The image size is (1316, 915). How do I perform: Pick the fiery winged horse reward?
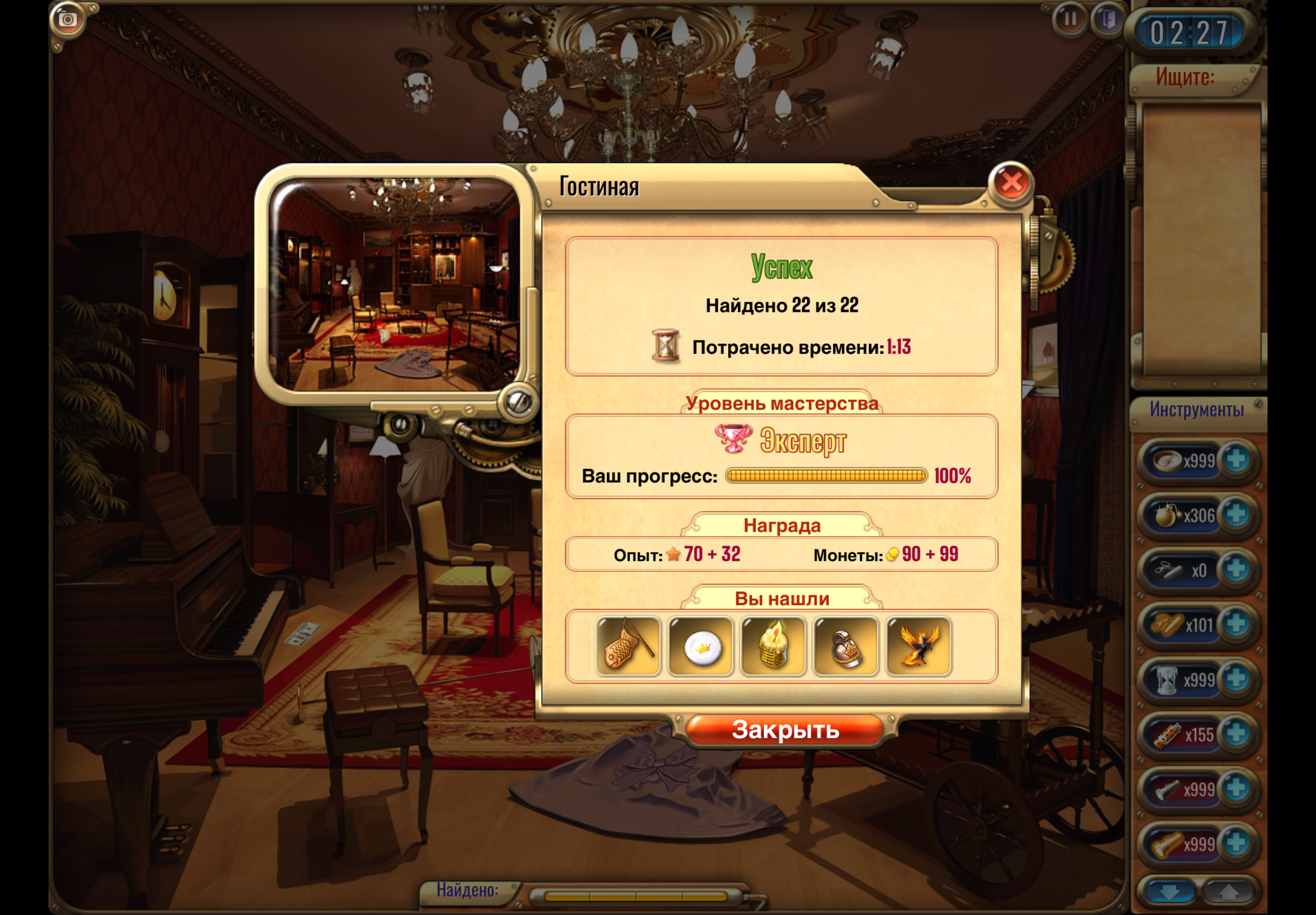pos(918,646)
